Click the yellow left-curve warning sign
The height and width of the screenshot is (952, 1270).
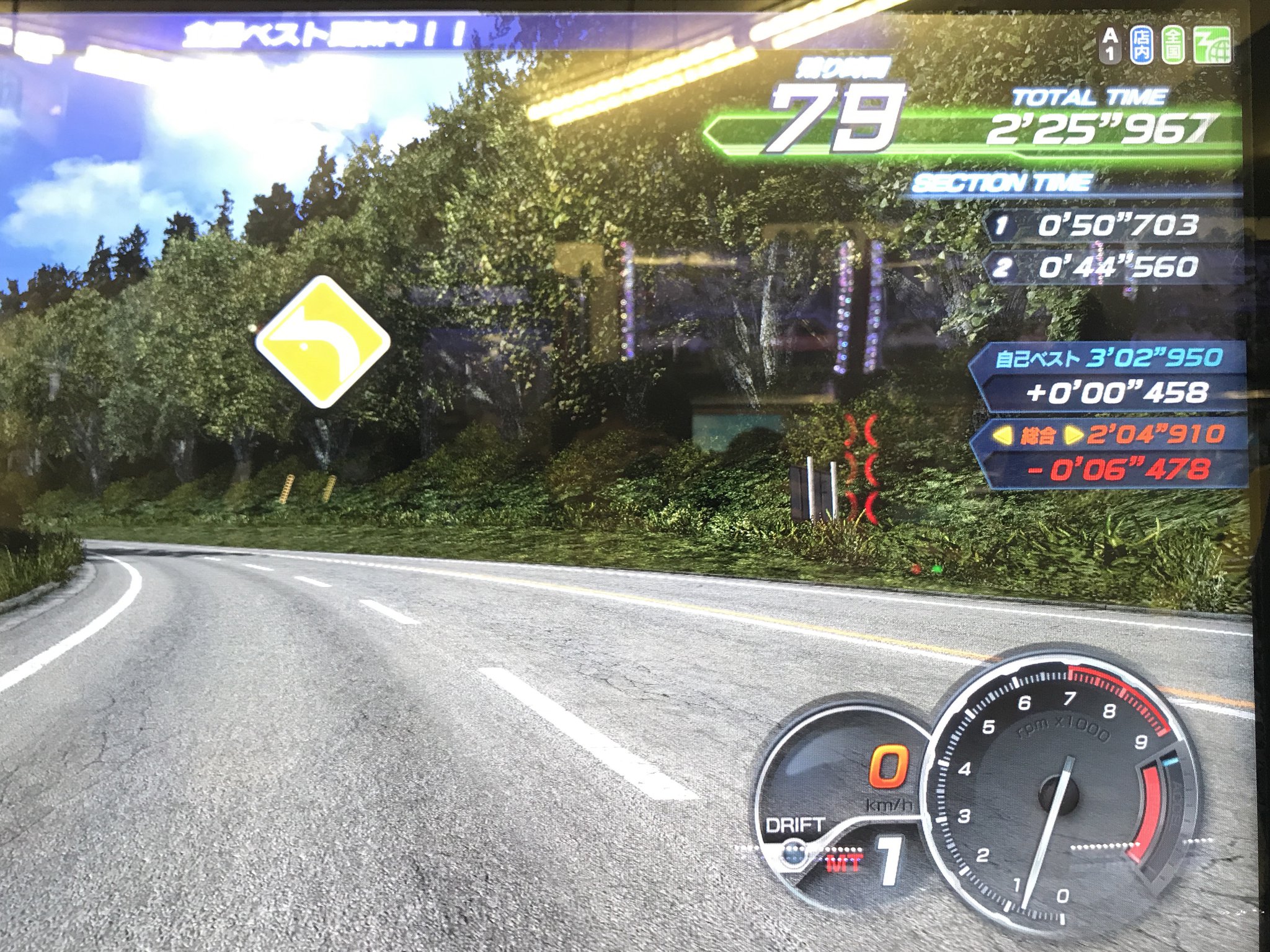click(322, 342)
